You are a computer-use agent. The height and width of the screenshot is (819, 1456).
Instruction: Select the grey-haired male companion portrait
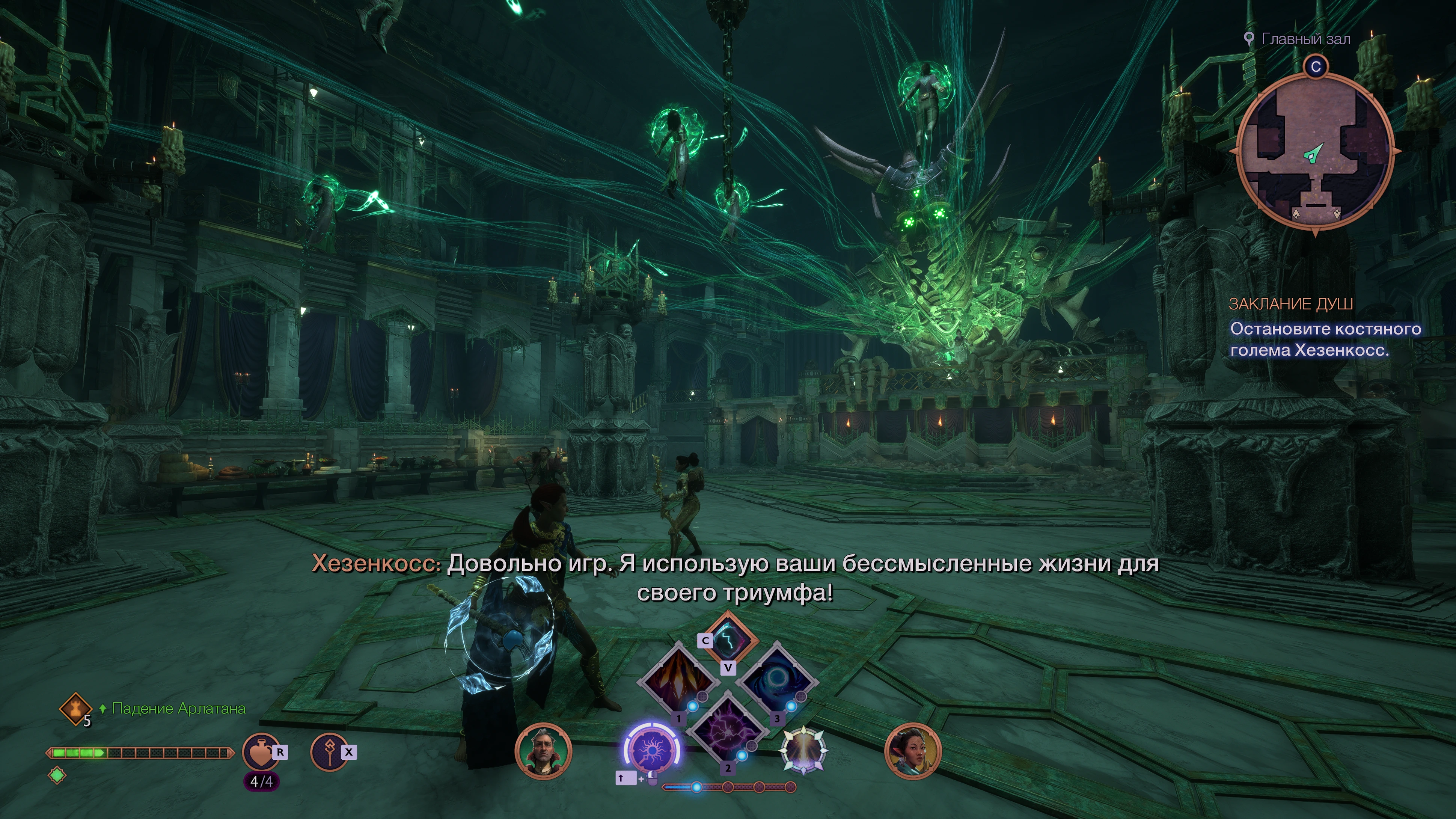coord(543,751)
